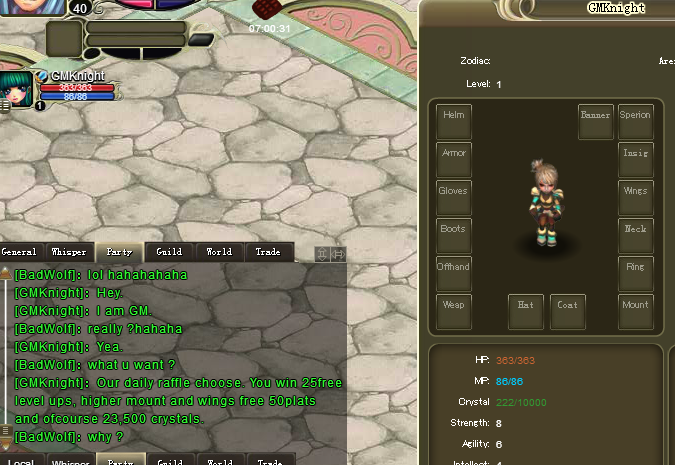Toggle the chat's horizontal resize button
Screen dimensions: 675x465
pos(338,254)
